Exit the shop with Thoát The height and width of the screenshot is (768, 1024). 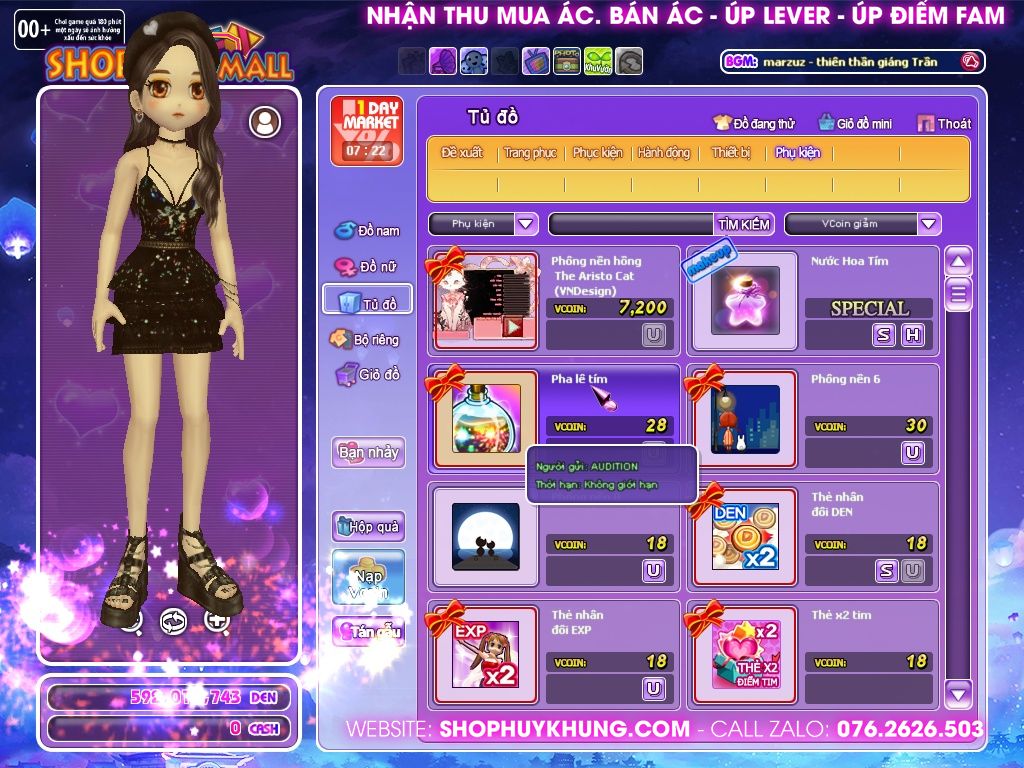coord(945,123)
